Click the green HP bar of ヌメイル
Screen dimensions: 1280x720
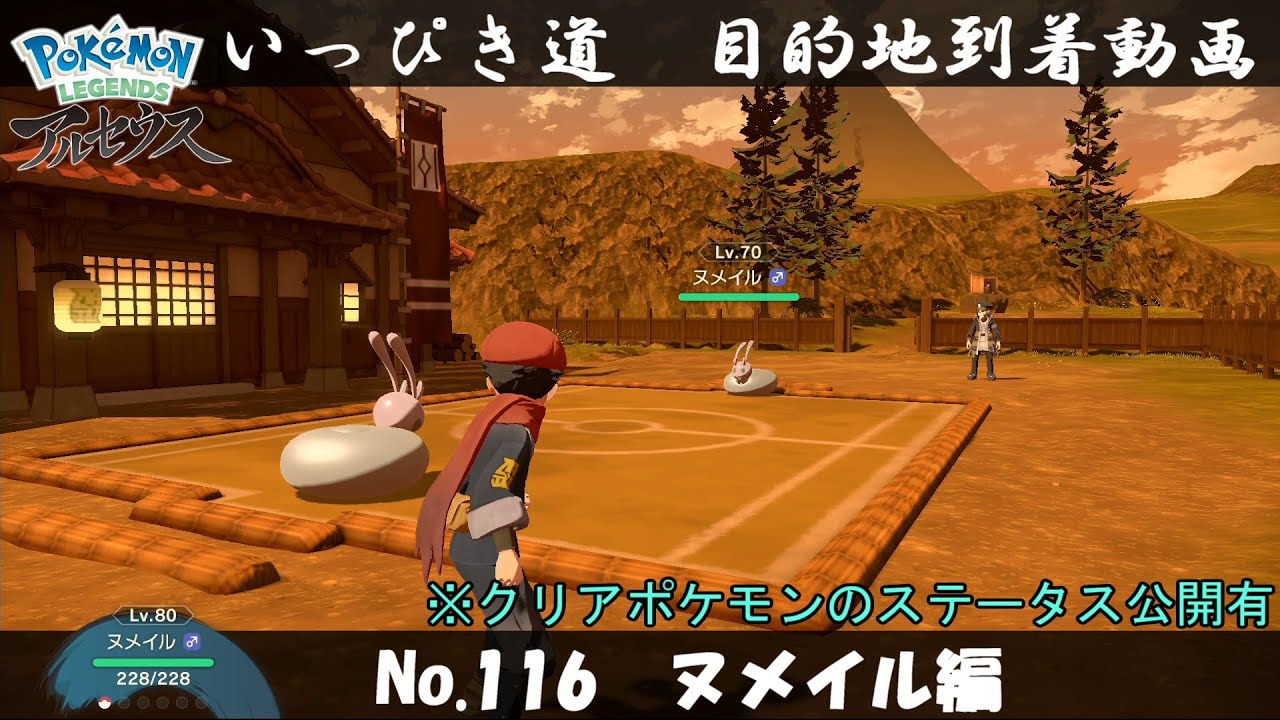click(153, 661)
